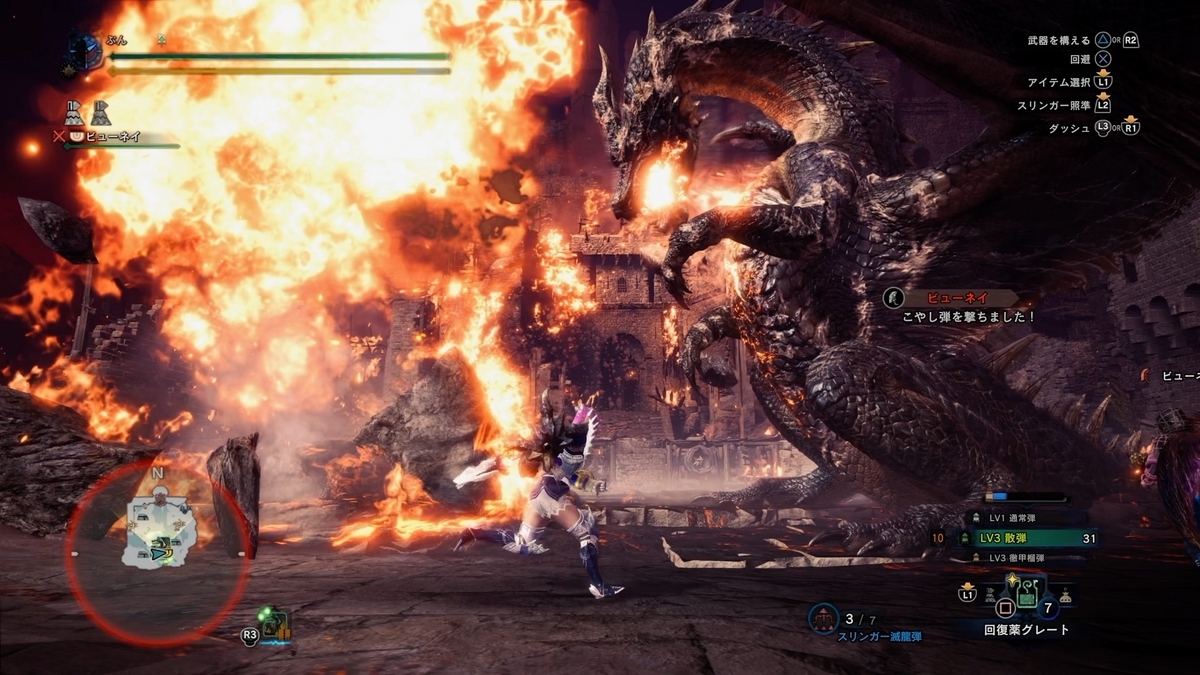Use the 回復薬グレート item in the item bar
This screenshot has width=1200, height=675.
point(1028,598)
